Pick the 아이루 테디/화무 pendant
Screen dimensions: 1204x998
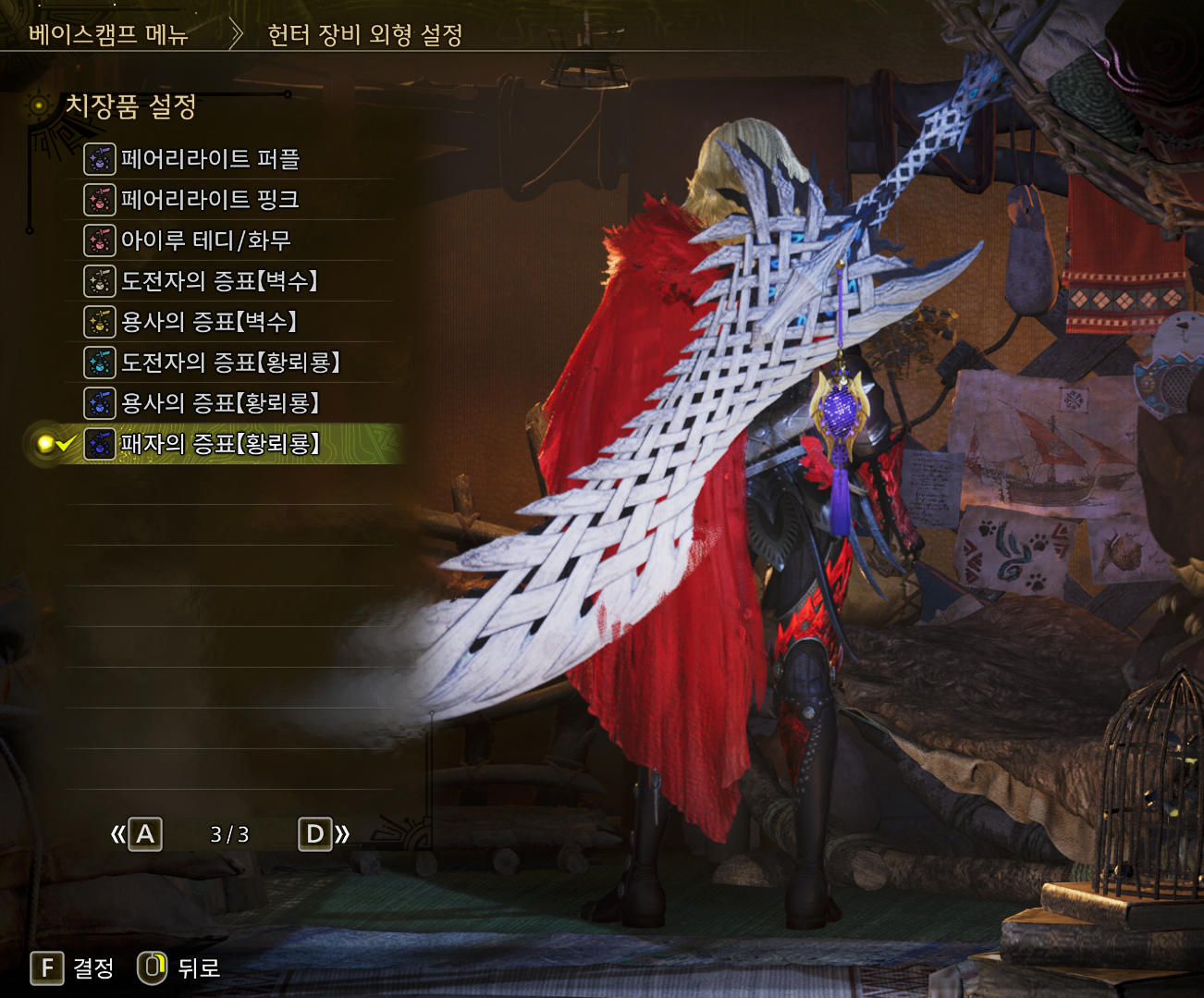206,240
